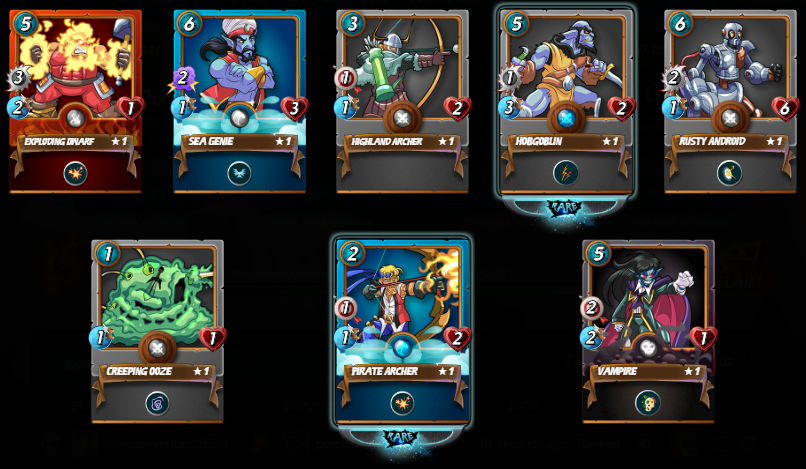This screenshot has width=806, height=469.
Task: Click Pirate Archer's blast ability icon
Action: [x=402, y=403]
